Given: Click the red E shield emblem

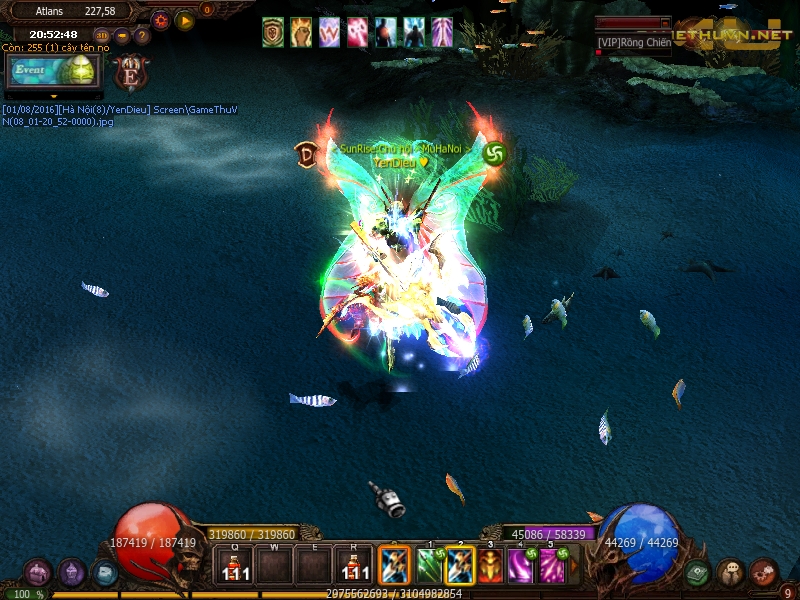Looking at the screenshot, I should [130, 73].
